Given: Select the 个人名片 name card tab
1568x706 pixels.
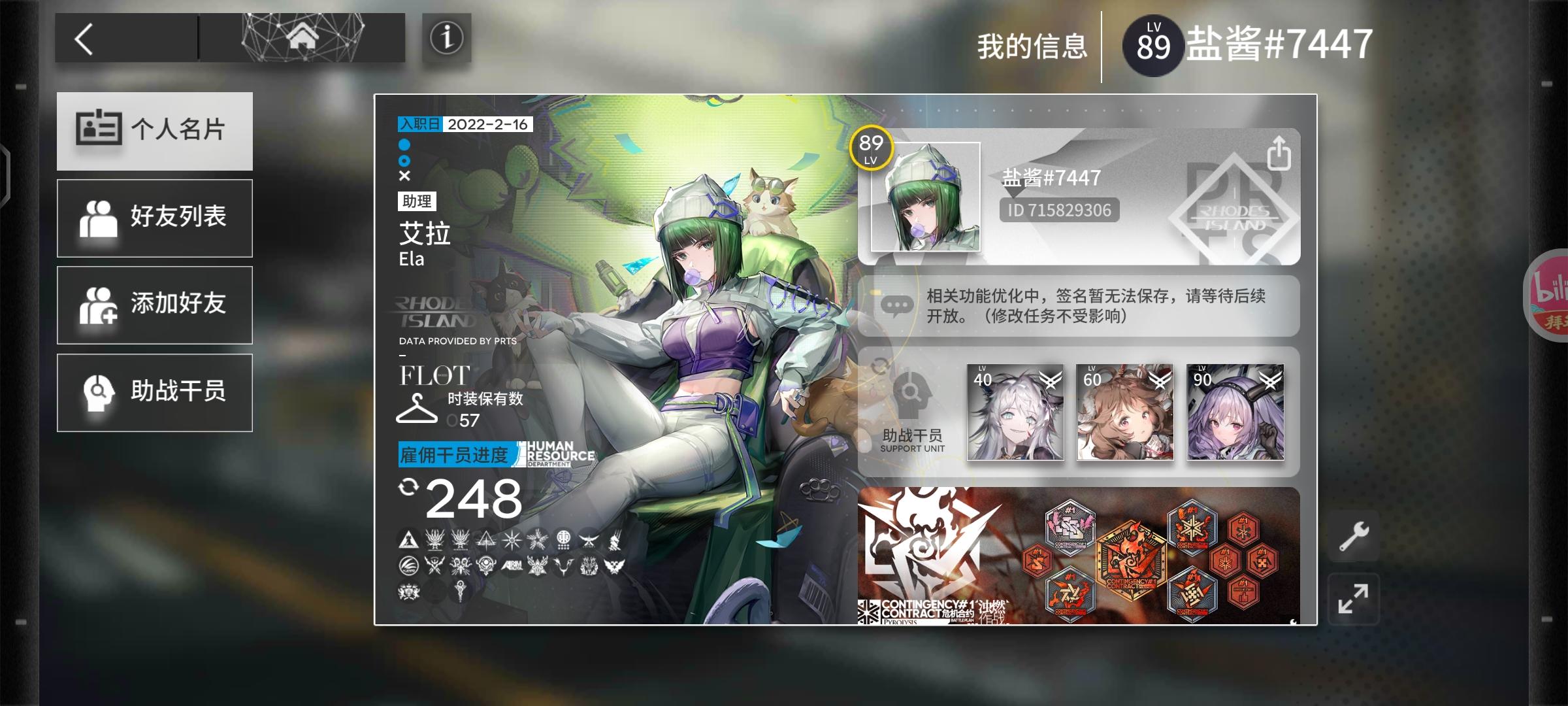Looking at the screenshot, I should (154, 130).
